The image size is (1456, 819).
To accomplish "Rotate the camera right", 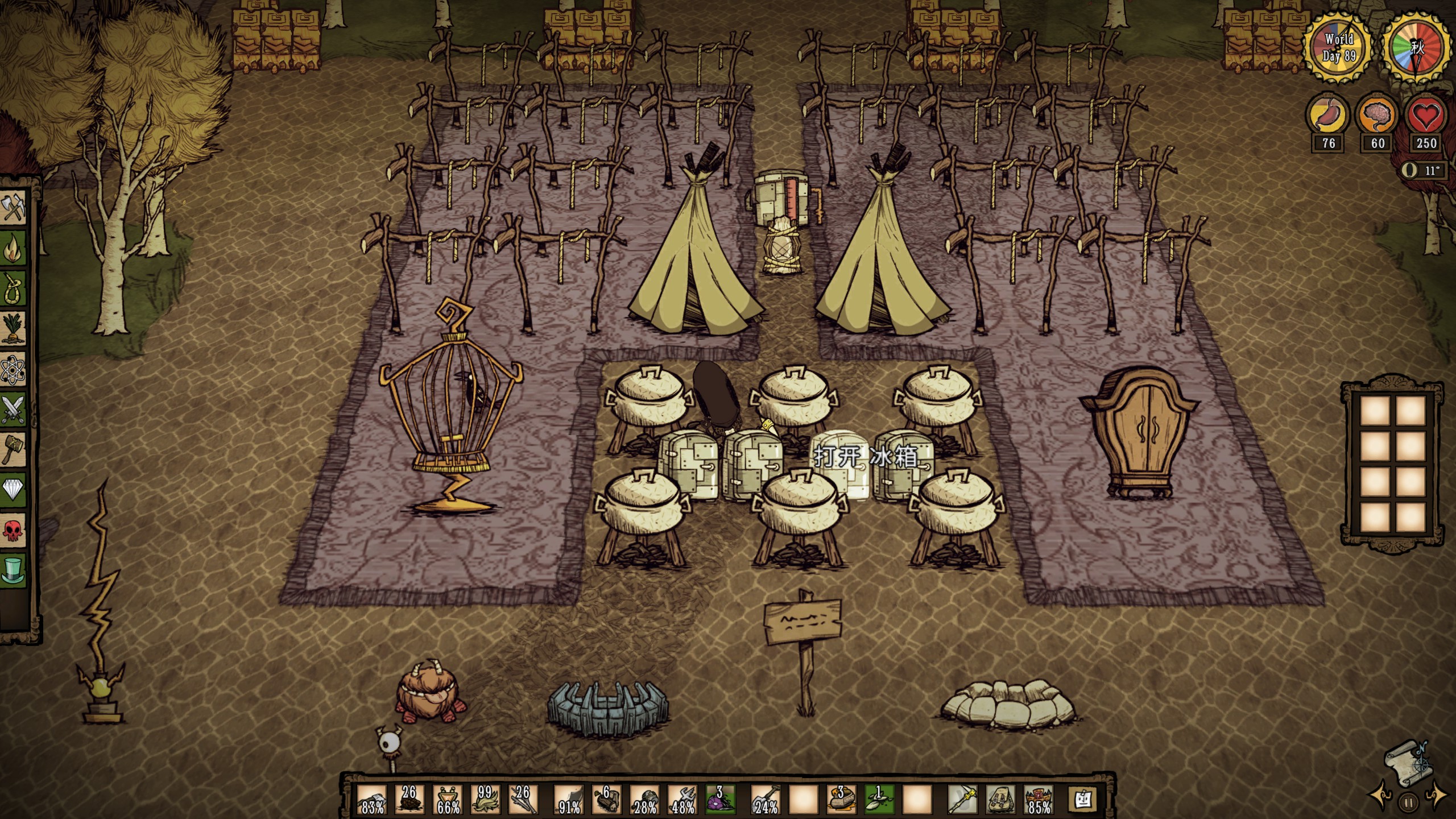I will 1436,796.
